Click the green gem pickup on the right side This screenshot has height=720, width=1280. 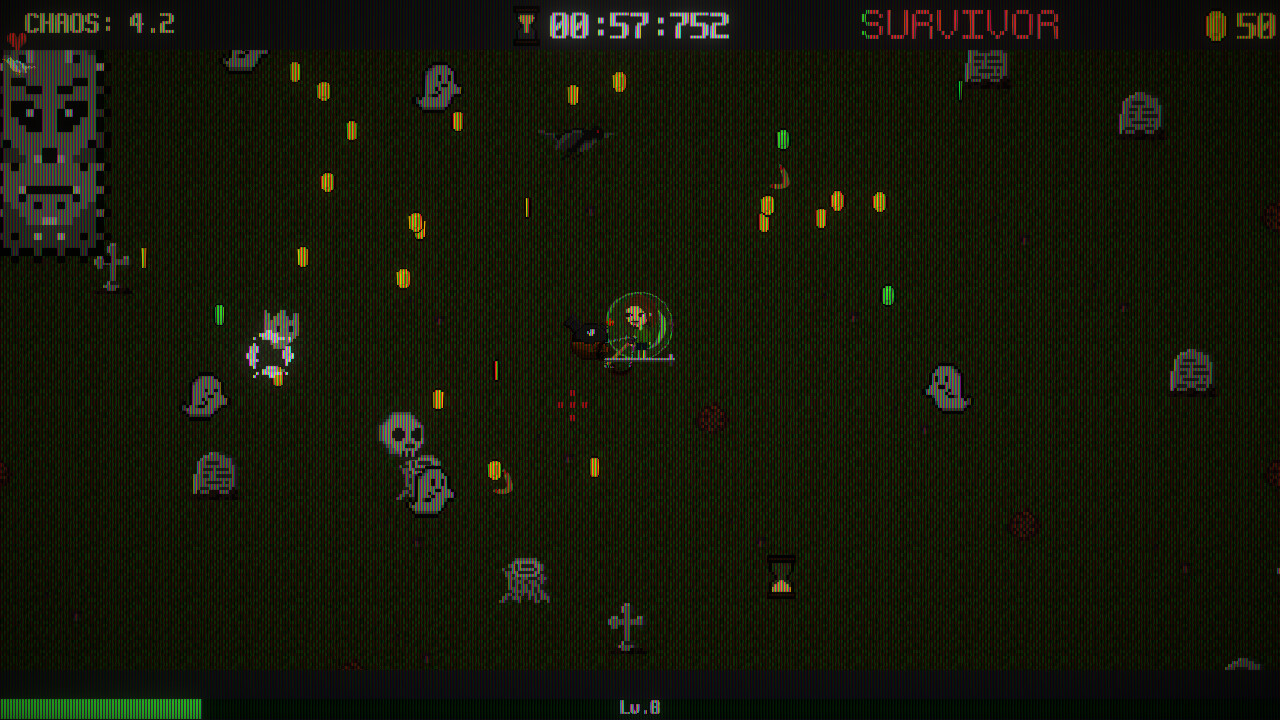pos(887,295)
